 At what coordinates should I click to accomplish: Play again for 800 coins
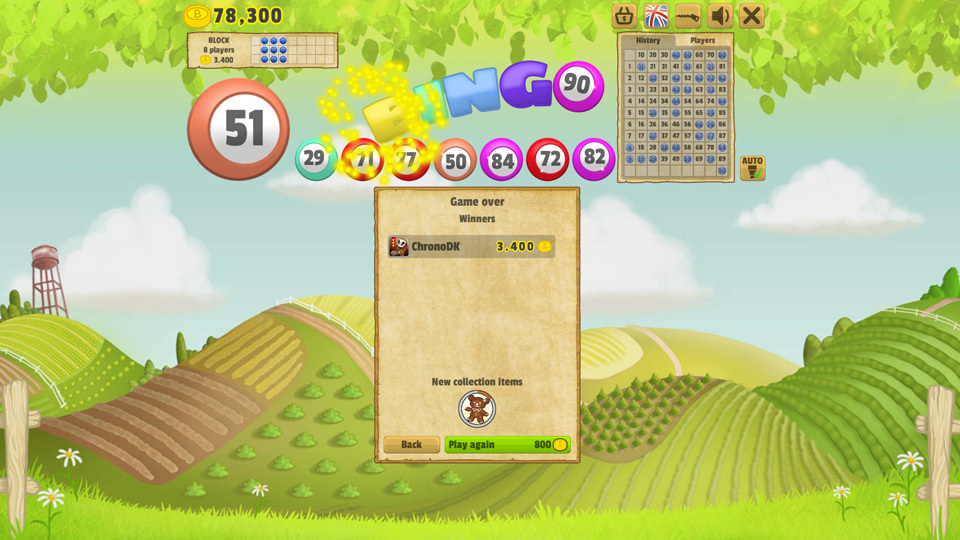tap(507, 445)
